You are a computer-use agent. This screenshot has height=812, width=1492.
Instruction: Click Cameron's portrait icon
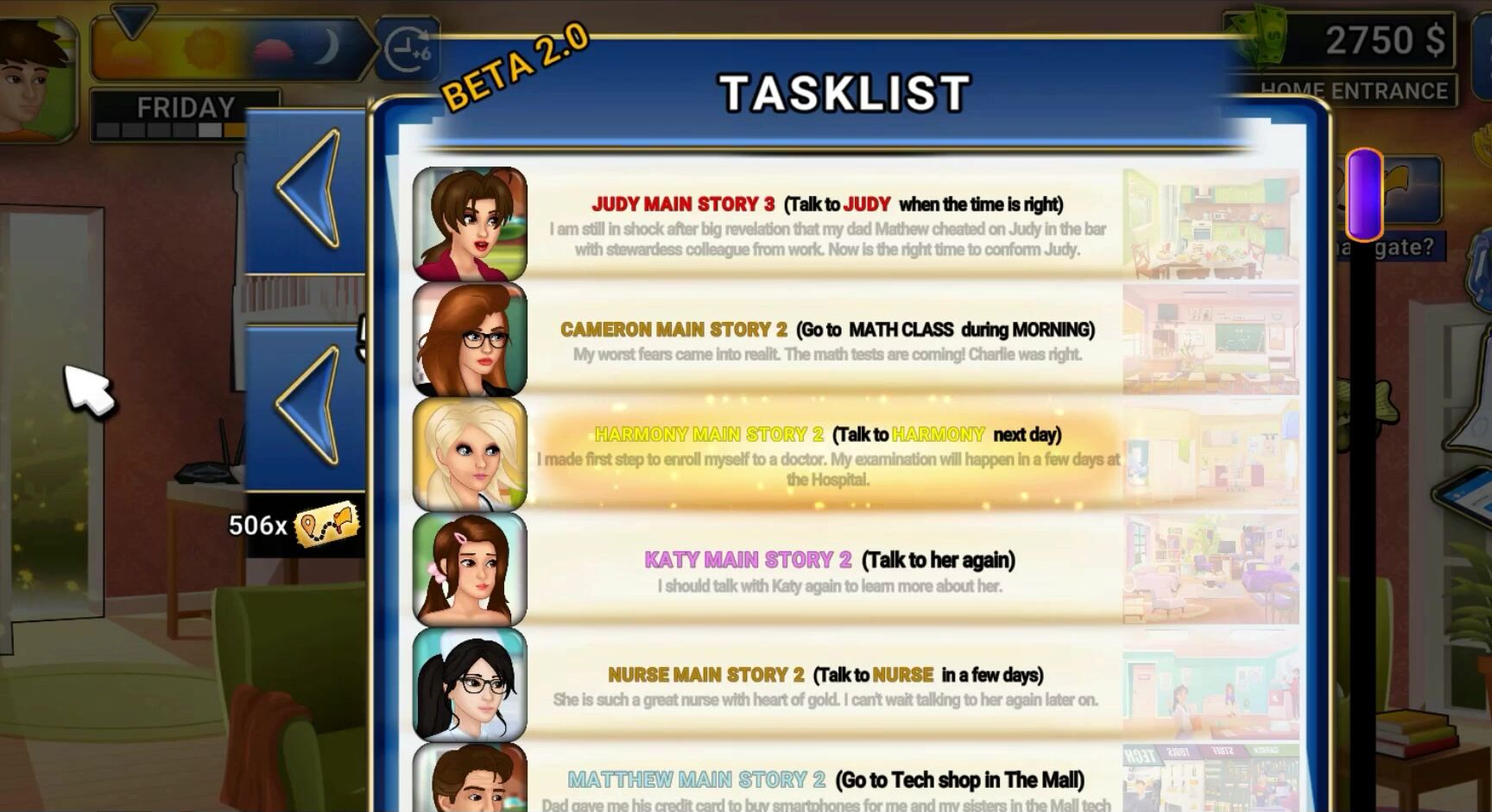468,340
